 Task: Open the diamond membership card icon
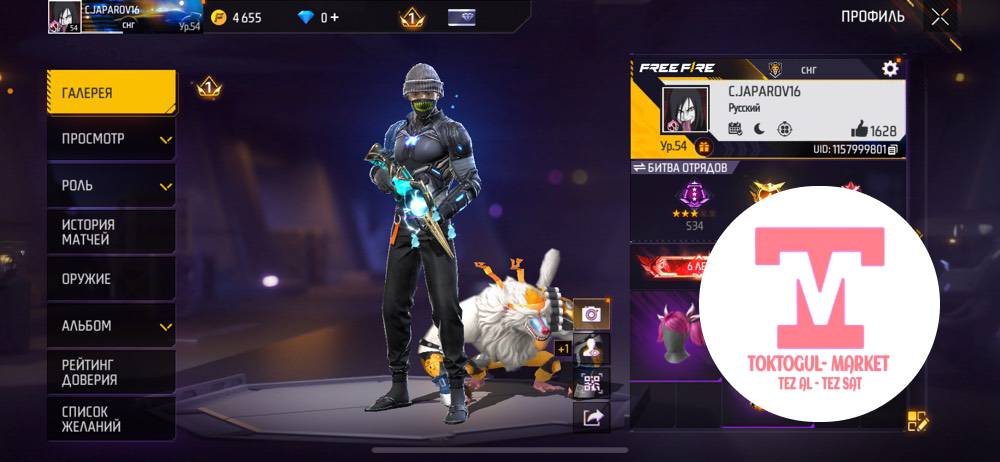pyautogui.click(x=461, y=17)
